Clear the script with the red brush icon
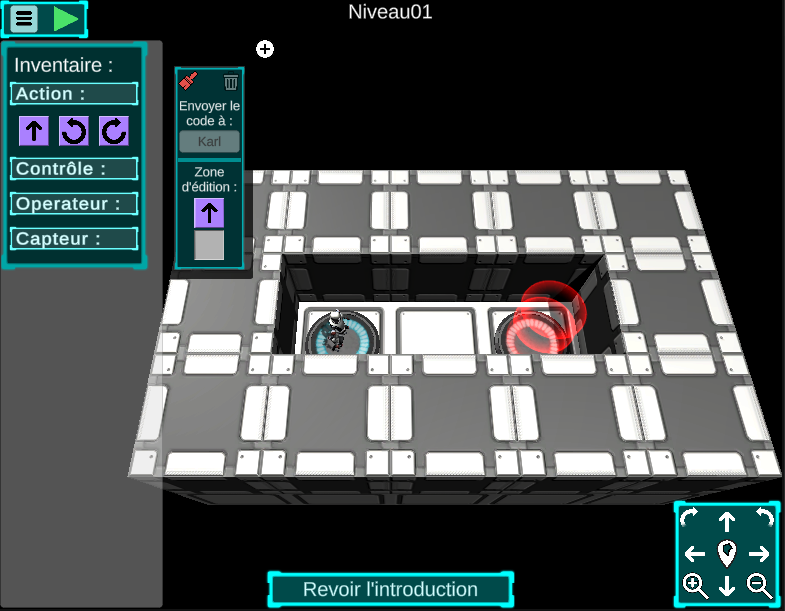 [189, 82]
